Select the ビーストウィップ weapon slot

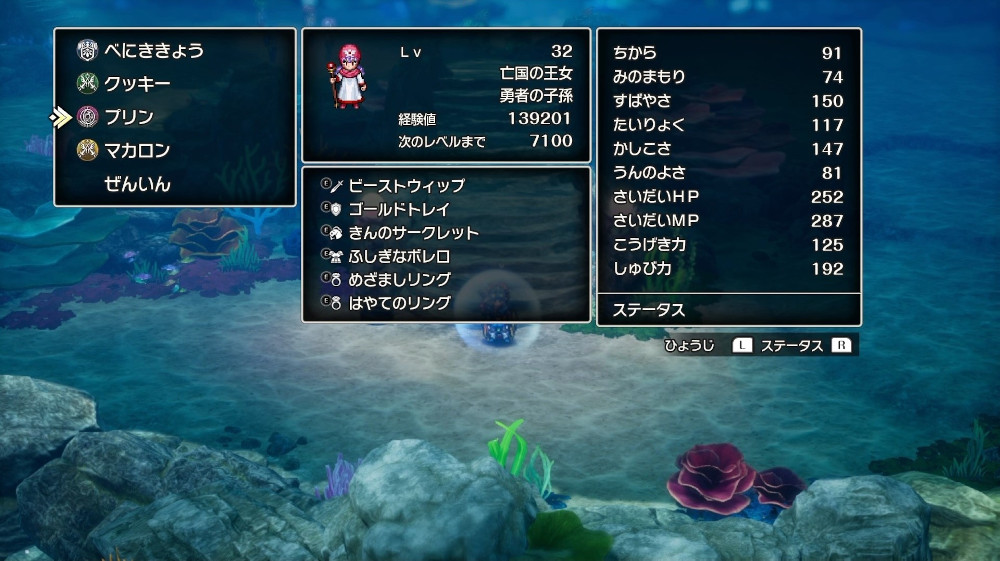point(406,186)
